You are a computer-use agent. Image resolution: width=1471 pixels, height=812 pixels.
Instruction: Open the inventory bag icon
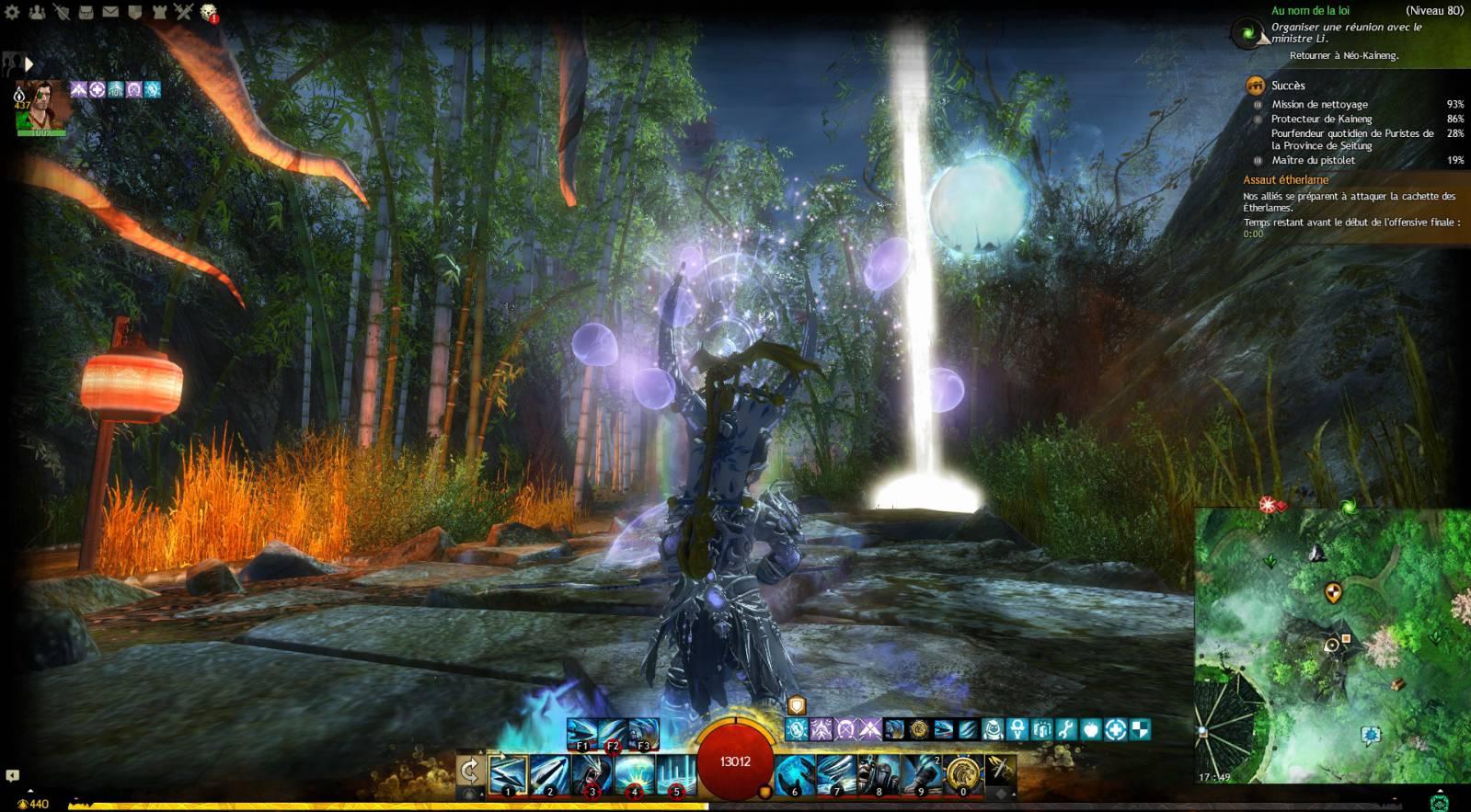pyautogui.click(x=86, y=12)
